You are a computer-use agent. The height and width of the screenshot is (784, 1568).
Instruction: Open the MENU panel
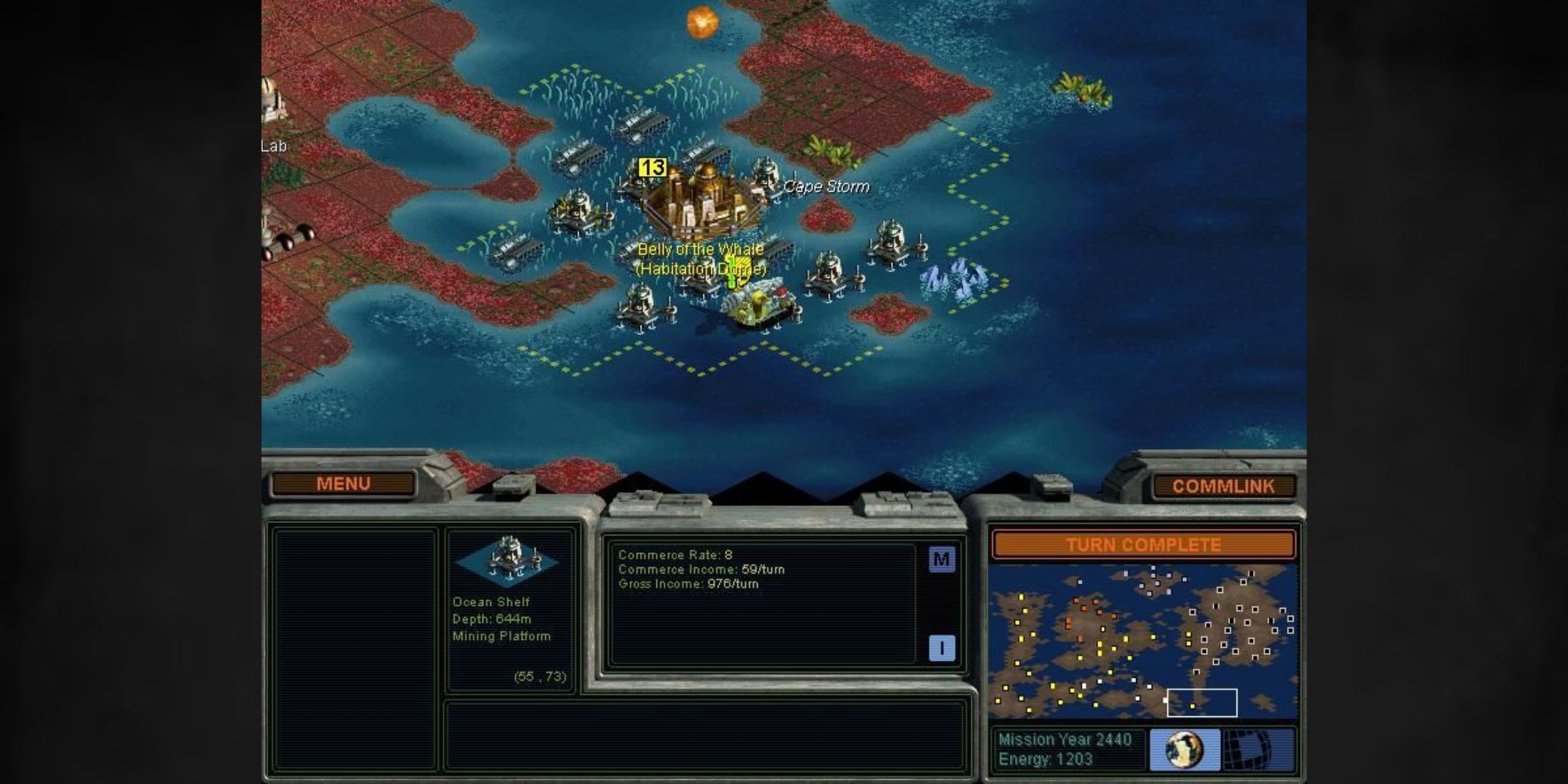coord(344,483)
